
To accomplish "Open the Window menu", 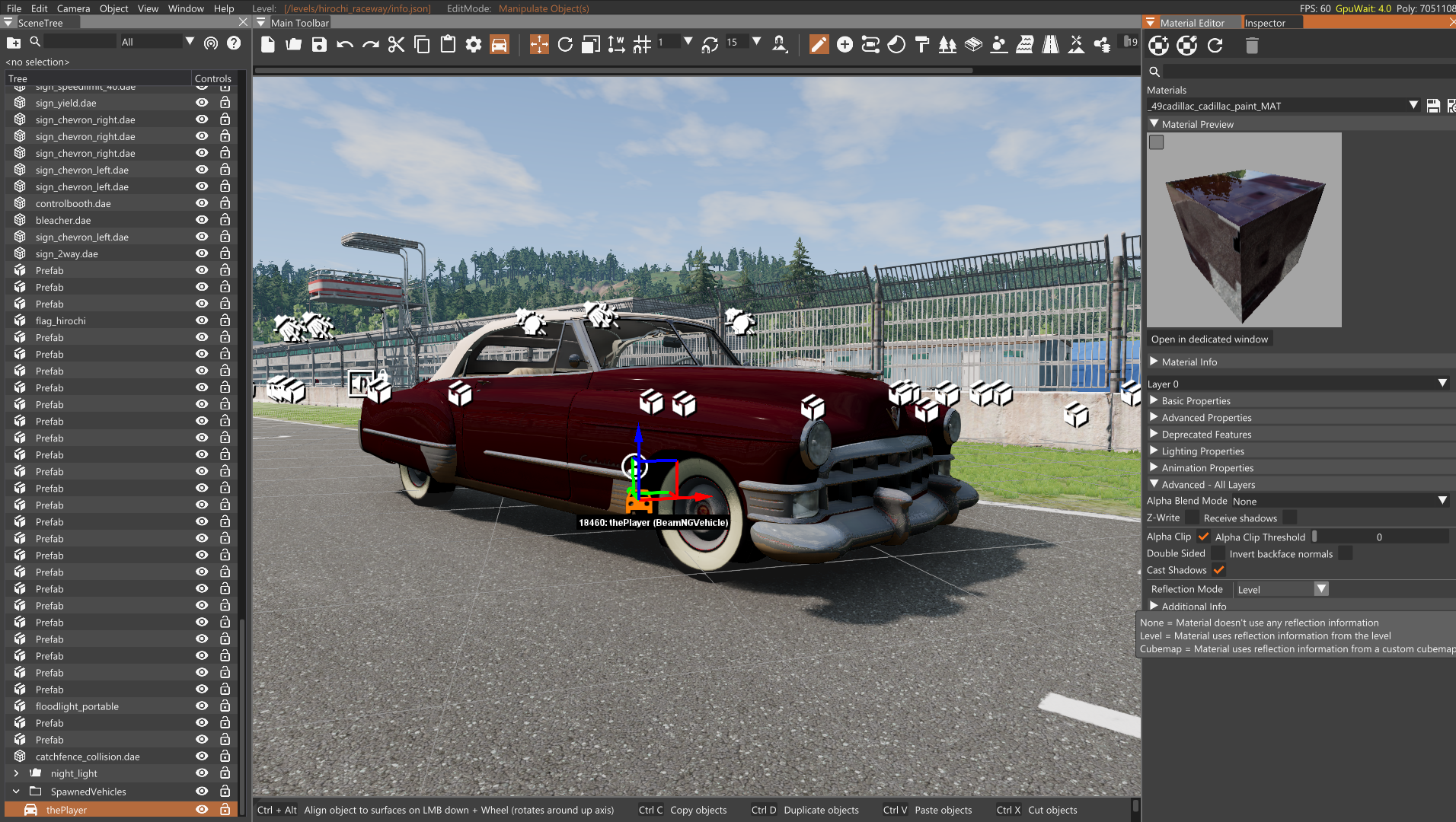I will coord(186,8).
